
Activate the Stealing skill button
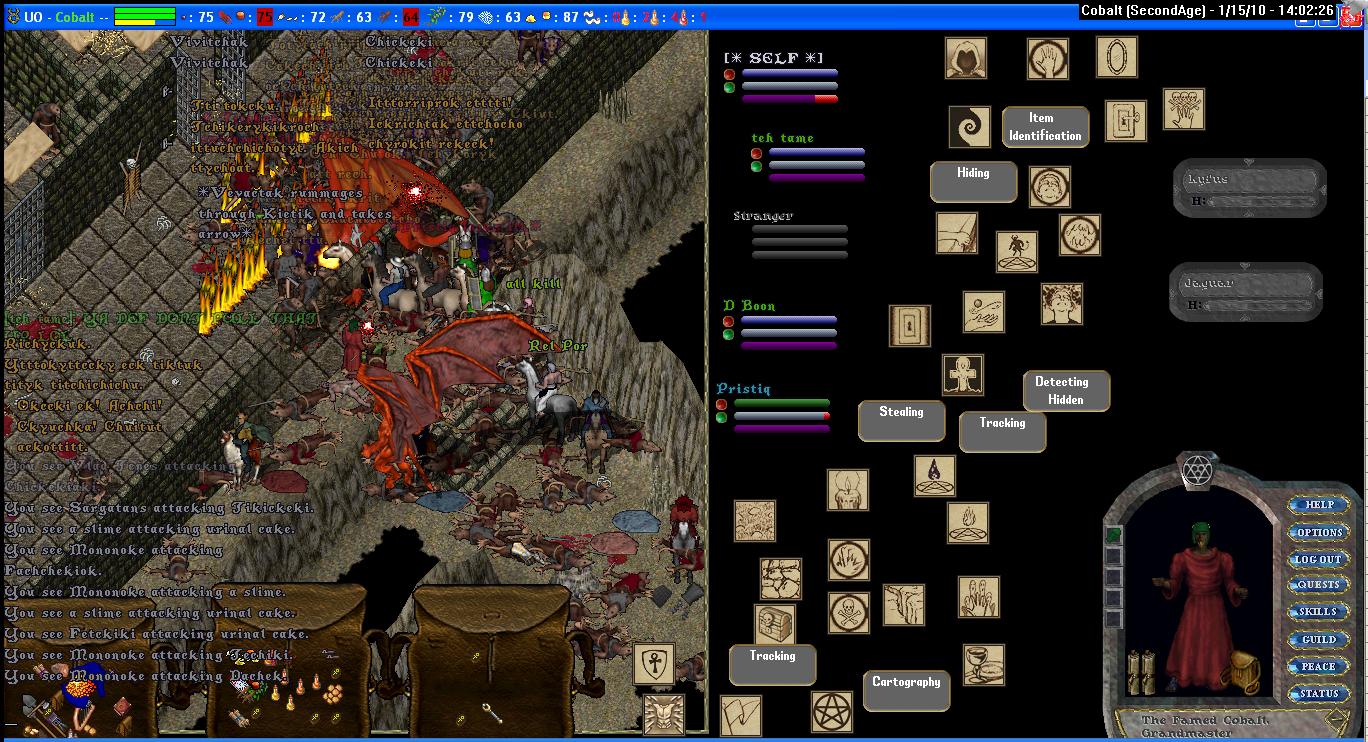[x=901, y=420]
